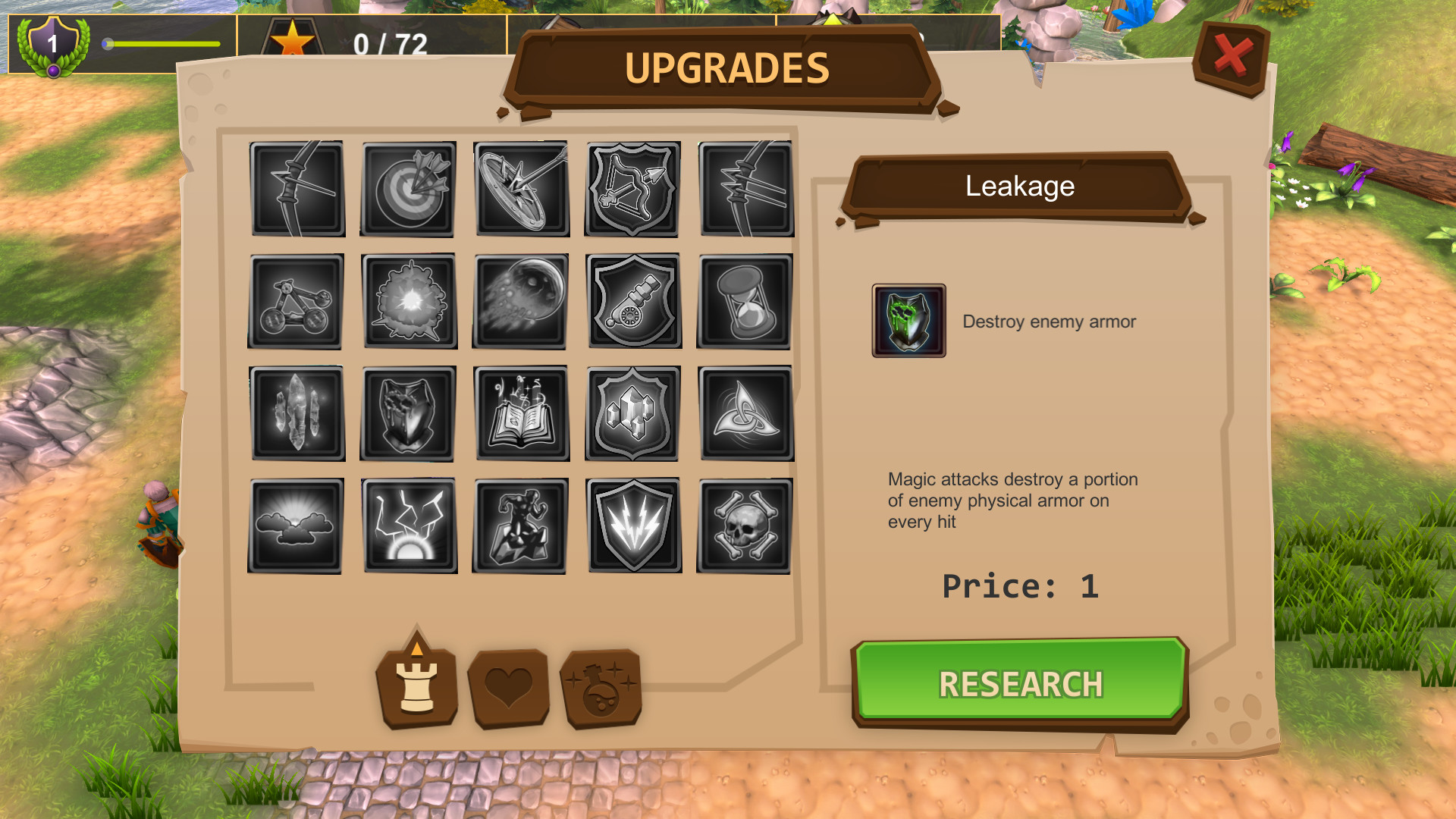
Task: Choose the lightning shield upgrade
Action: click(x=633, y=526)
